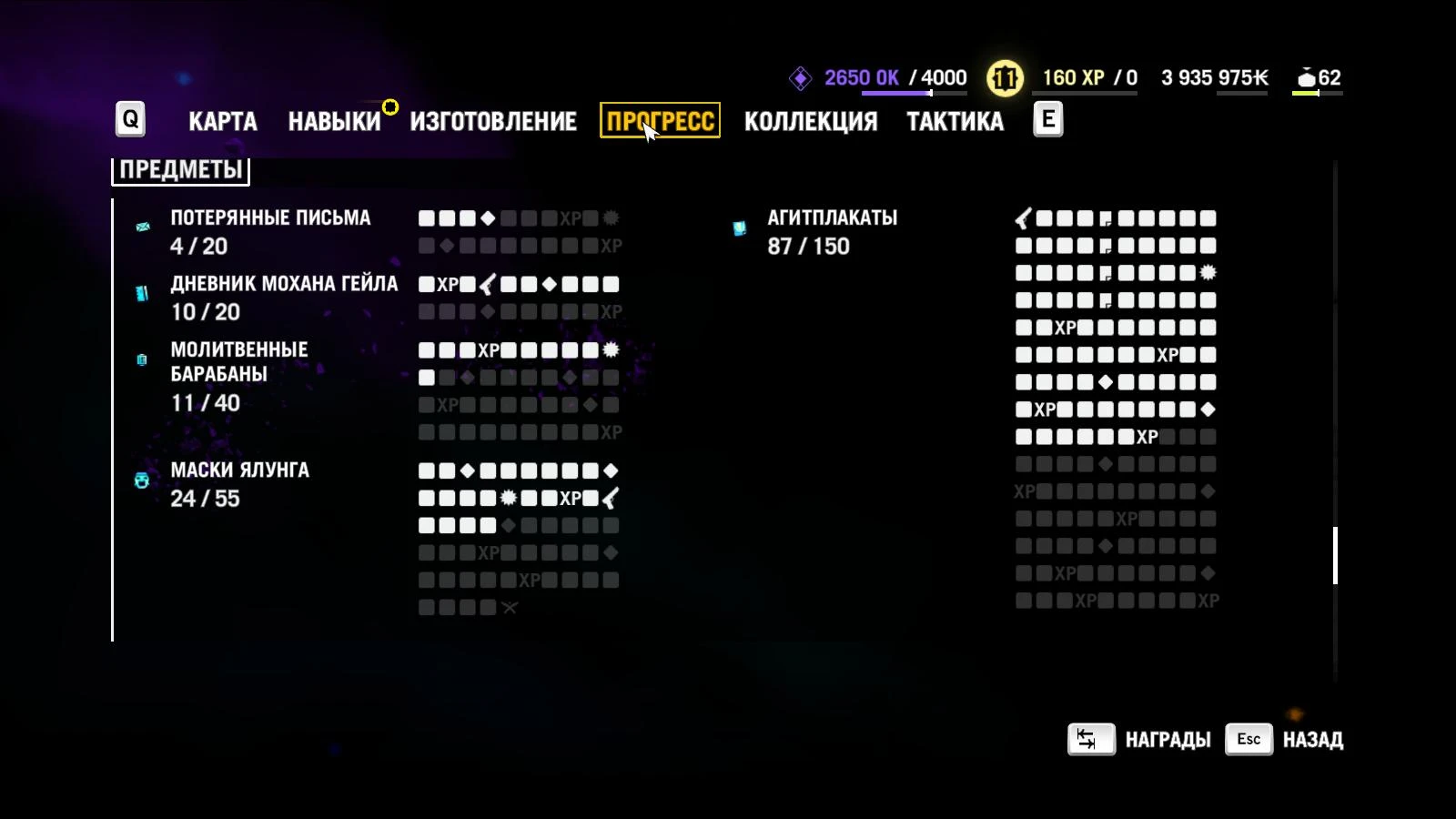Click the envelope icon for Потерянные письма
This screenshot has height=819, width=1456.
tap(141, 226)
